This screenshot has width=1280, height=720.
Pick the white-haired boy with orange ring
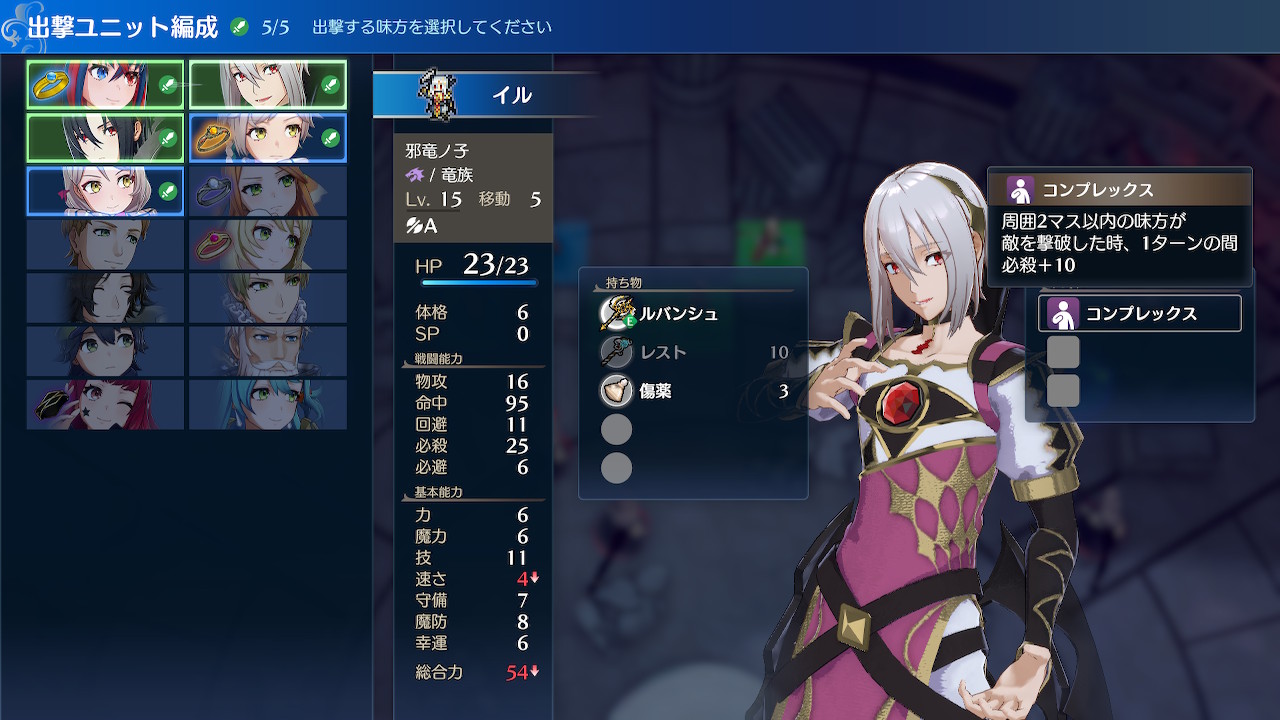267,138
